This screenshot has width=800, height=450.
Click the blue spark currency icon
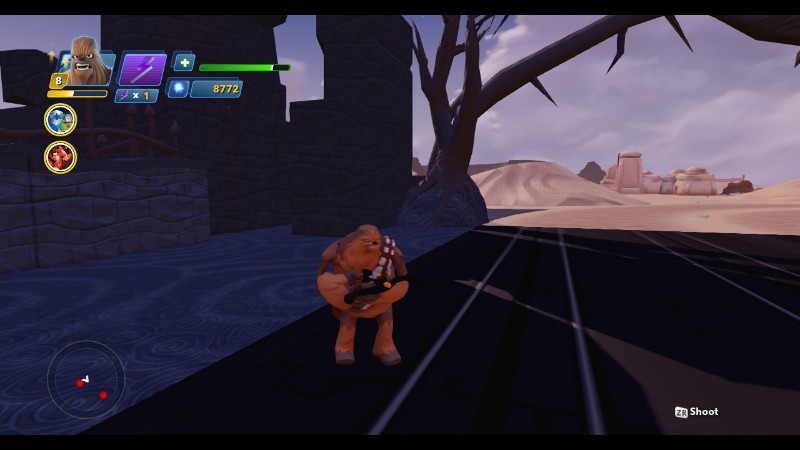179,89
